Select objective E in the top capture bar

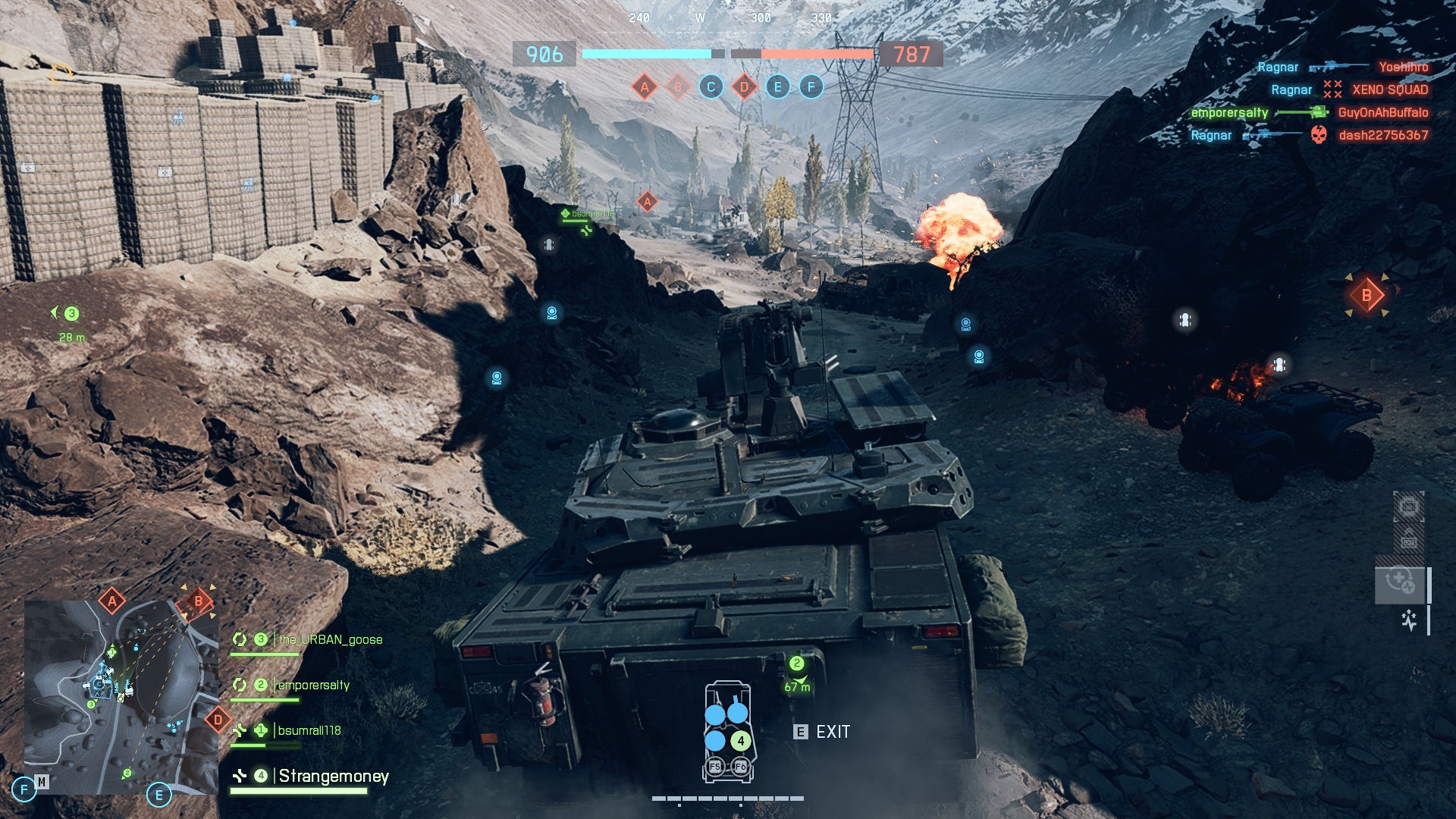pos(777,87)
